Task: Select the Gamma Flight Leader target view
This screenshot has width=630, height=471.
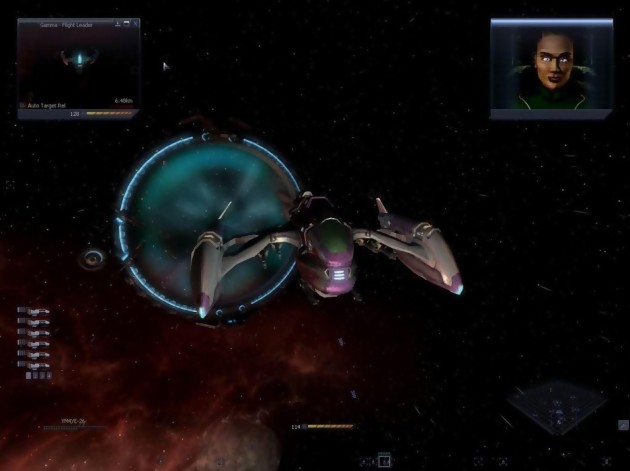Action: point(77,62)
